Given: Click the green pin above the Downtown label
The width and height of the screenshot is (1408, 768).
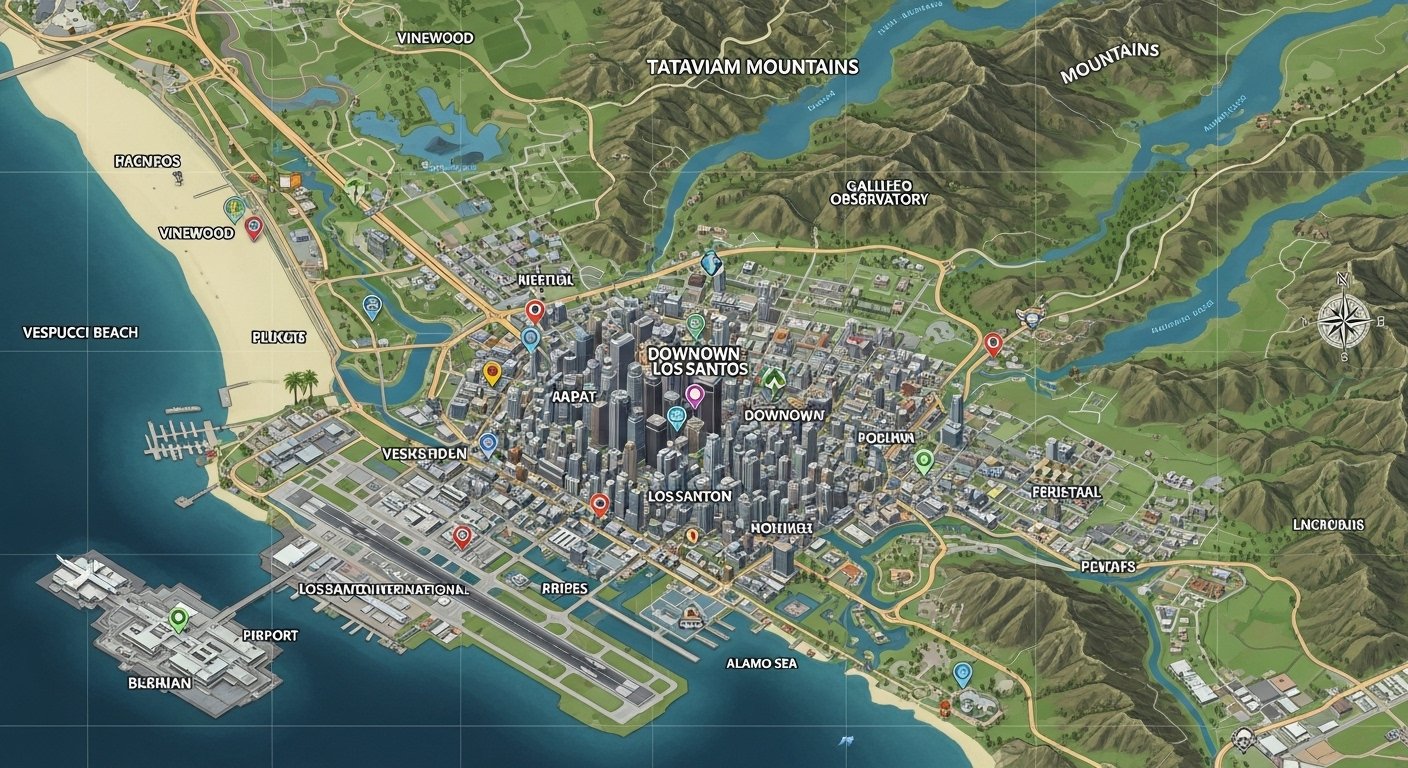Looking at the screenshot, I should click(695, 323).
